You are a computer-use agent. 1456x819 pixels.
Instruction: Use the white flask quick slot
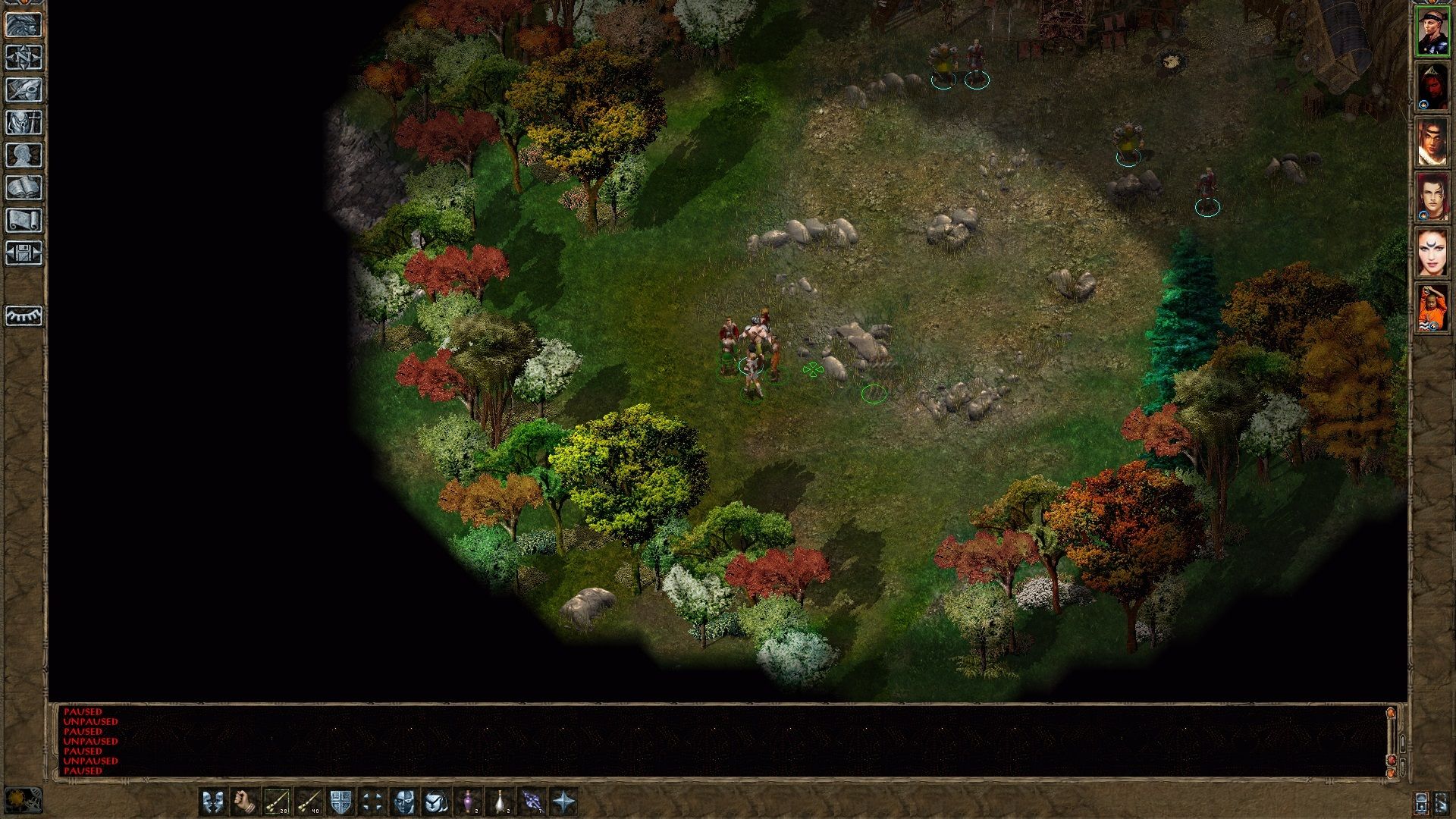tap(500, 801)
